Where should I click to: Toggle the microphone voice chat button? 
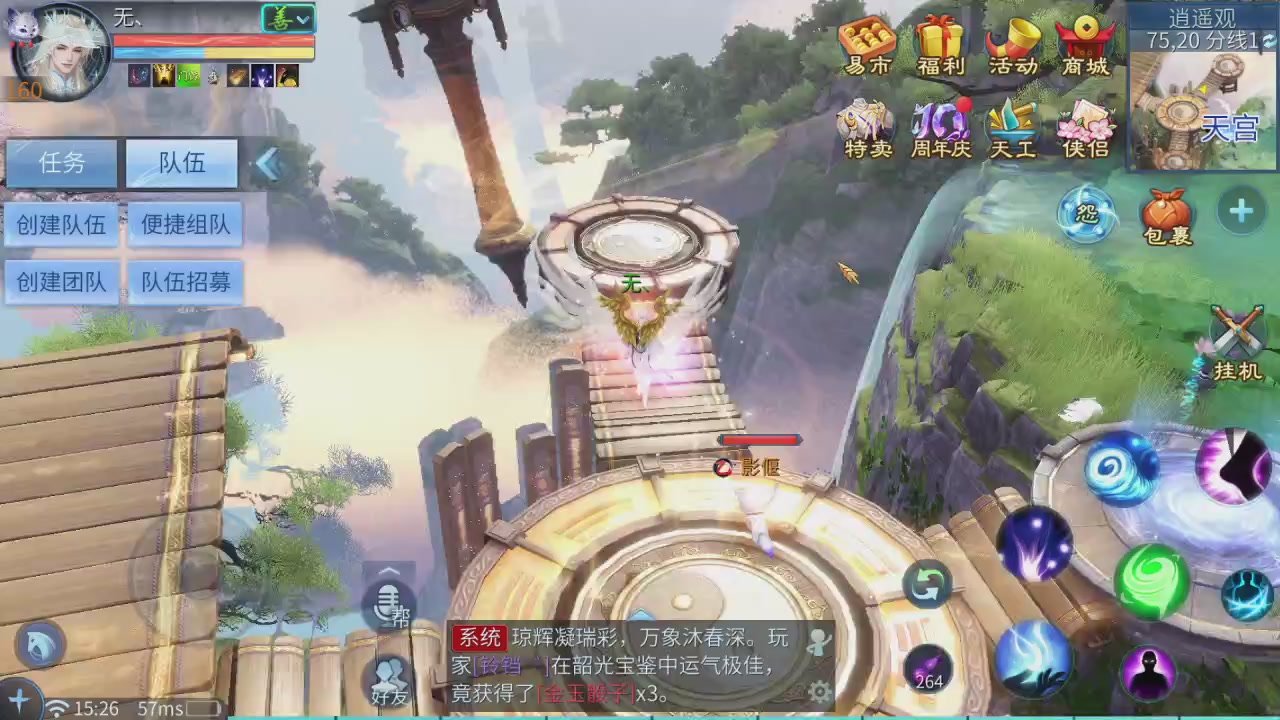(388, 607)
